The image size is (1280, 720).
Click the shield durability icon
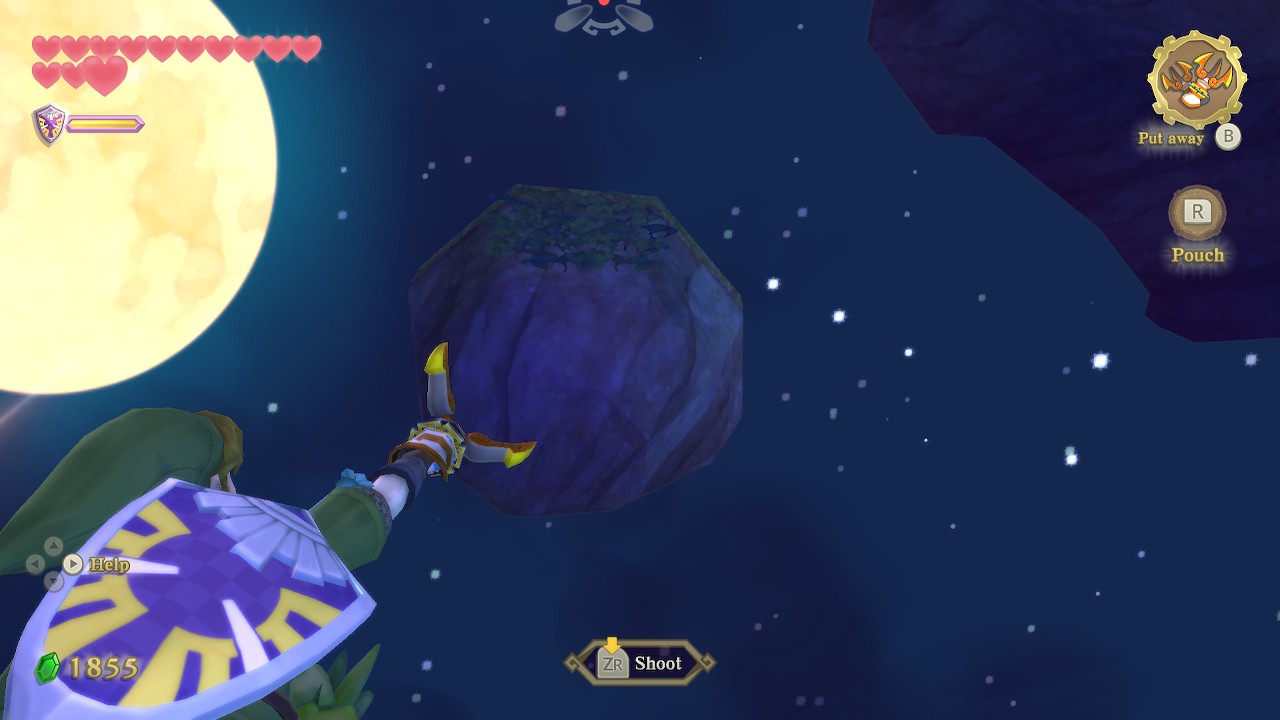tap(49, 125)
